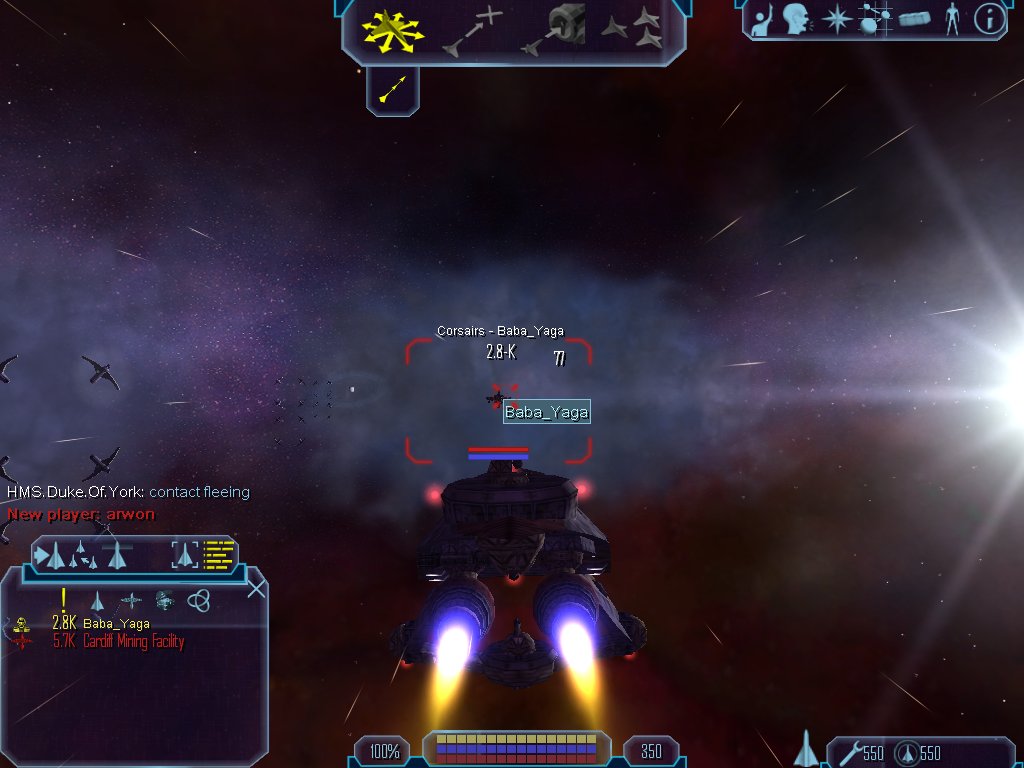The width and height of the screenshot is (1024, 768).
Task: Select Baba_Yaga in the contact list
Action: click(x=115, y=624)
